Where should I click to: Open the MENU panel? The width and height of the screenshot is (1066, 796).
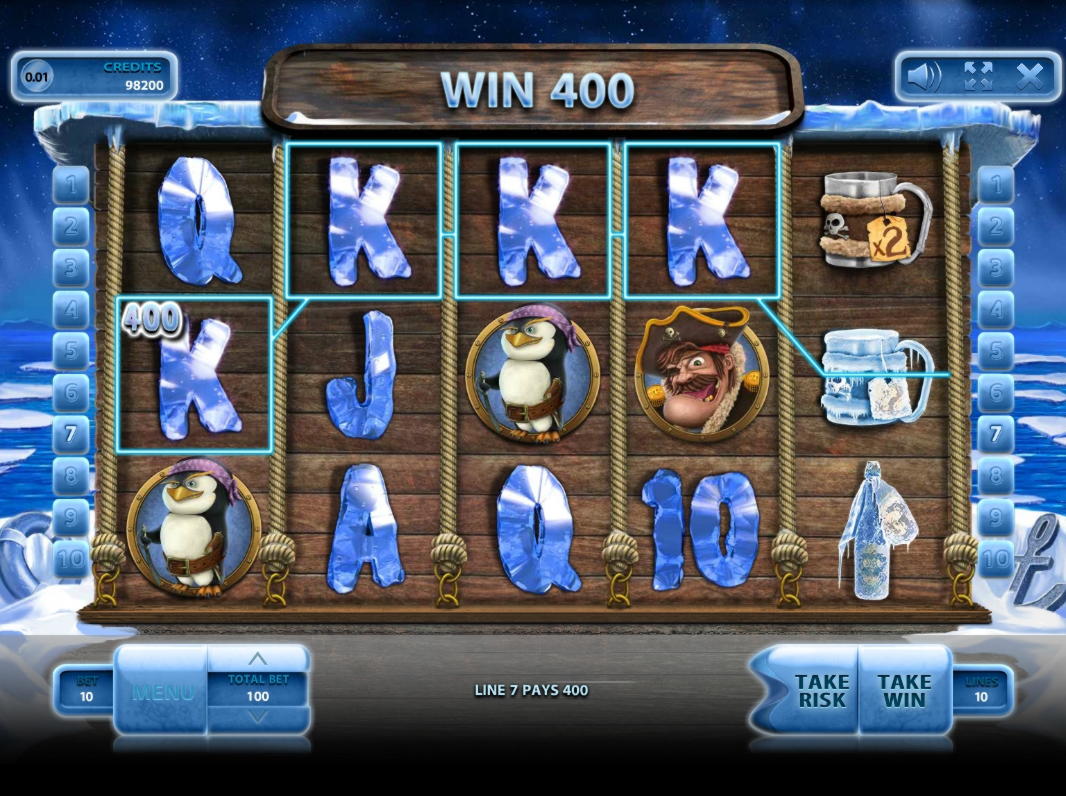coord(162,690)
